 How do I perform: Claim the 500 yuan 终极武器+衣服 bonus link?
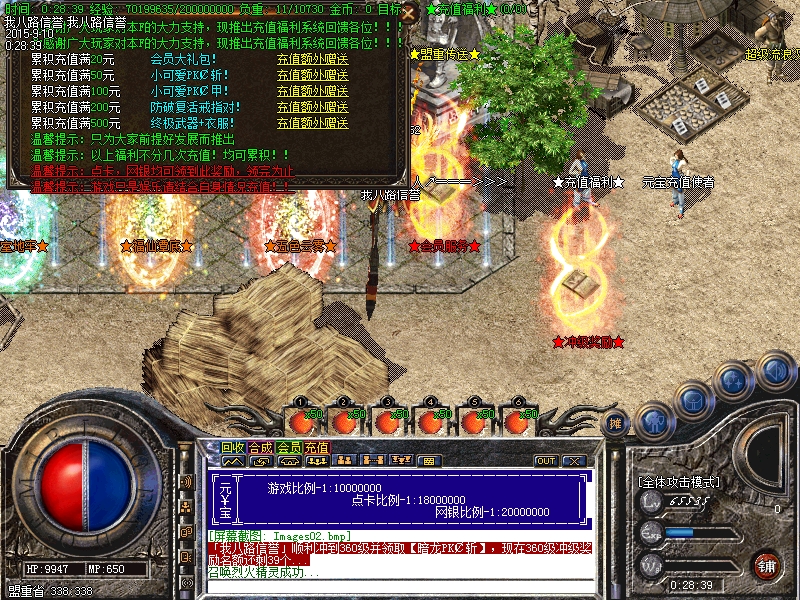[312, 123]
